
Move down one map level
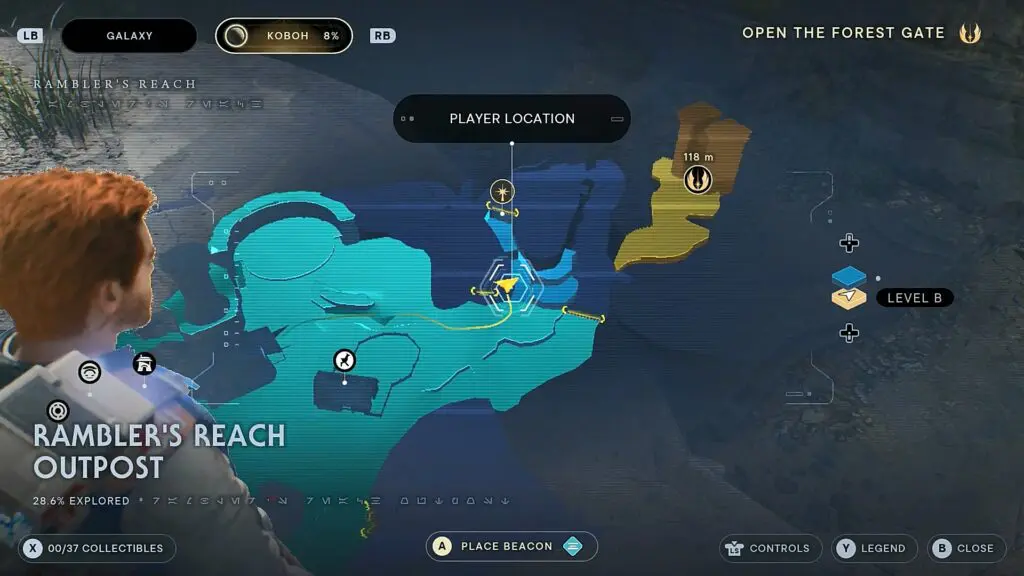[x=849, y=333]
